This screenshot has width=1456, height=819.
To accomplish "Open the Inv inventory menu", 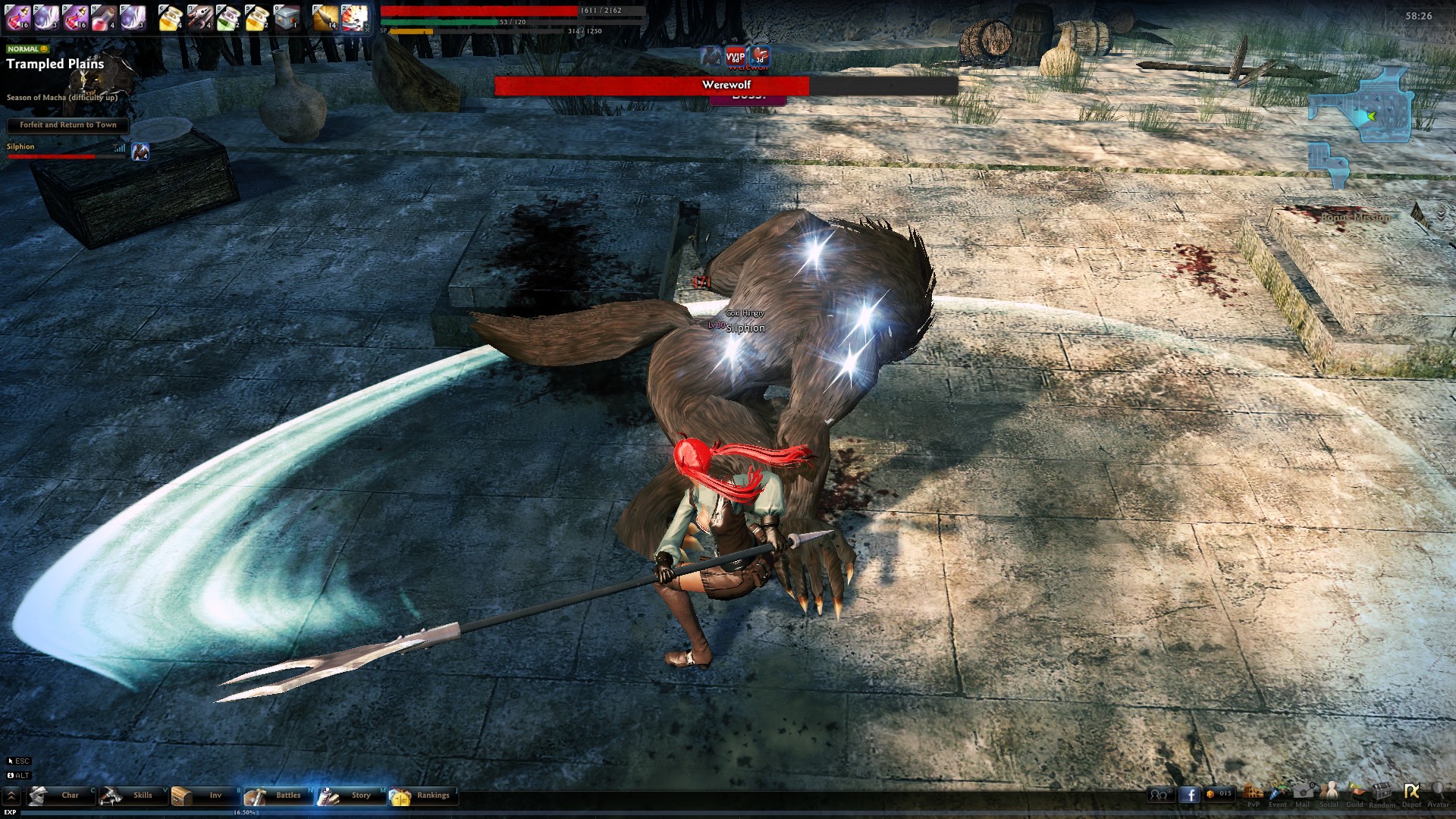I will click(x=205, y=795).
